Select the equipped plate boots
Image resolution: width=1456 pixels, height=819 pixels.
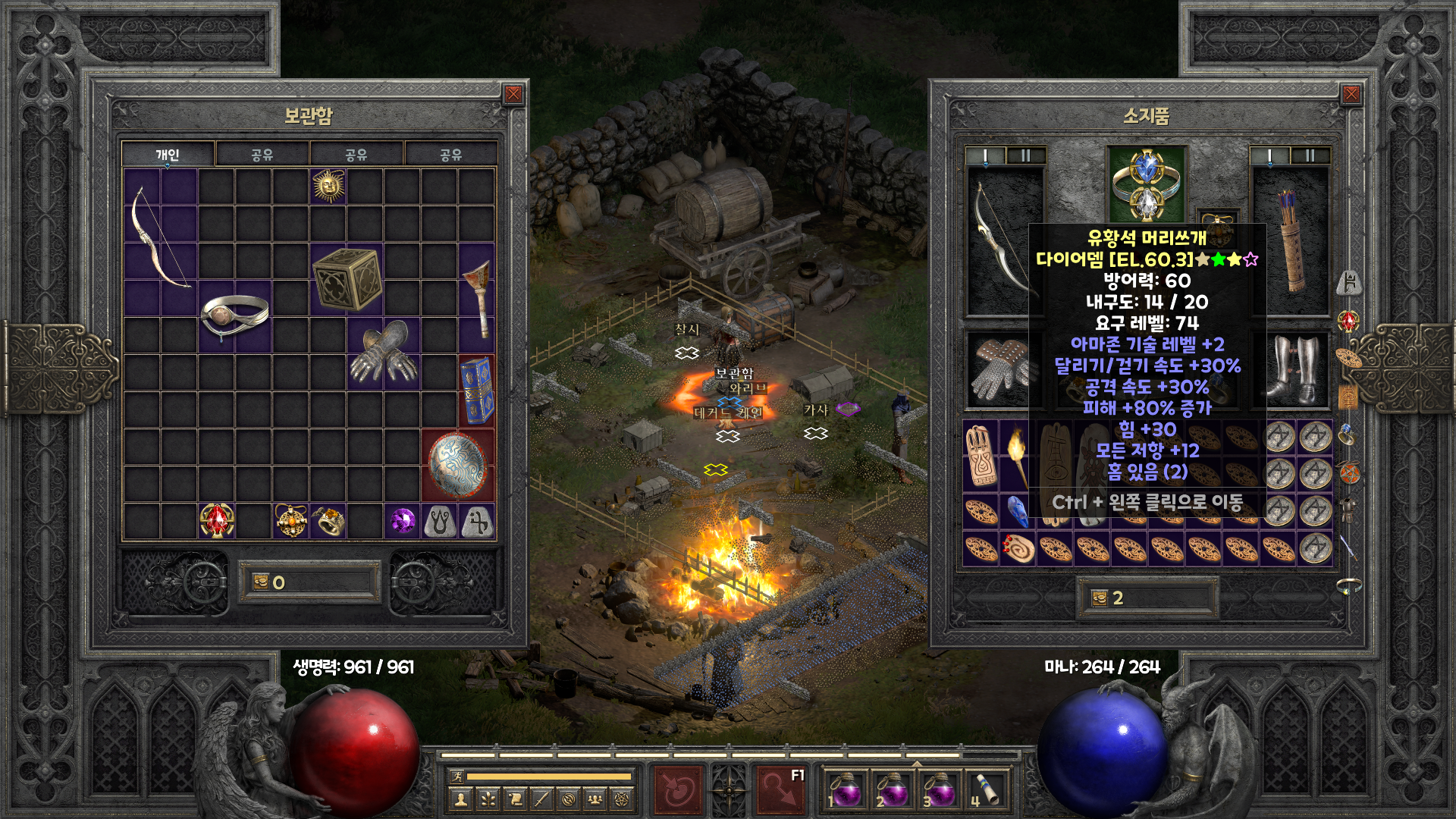coord(1292,369)
